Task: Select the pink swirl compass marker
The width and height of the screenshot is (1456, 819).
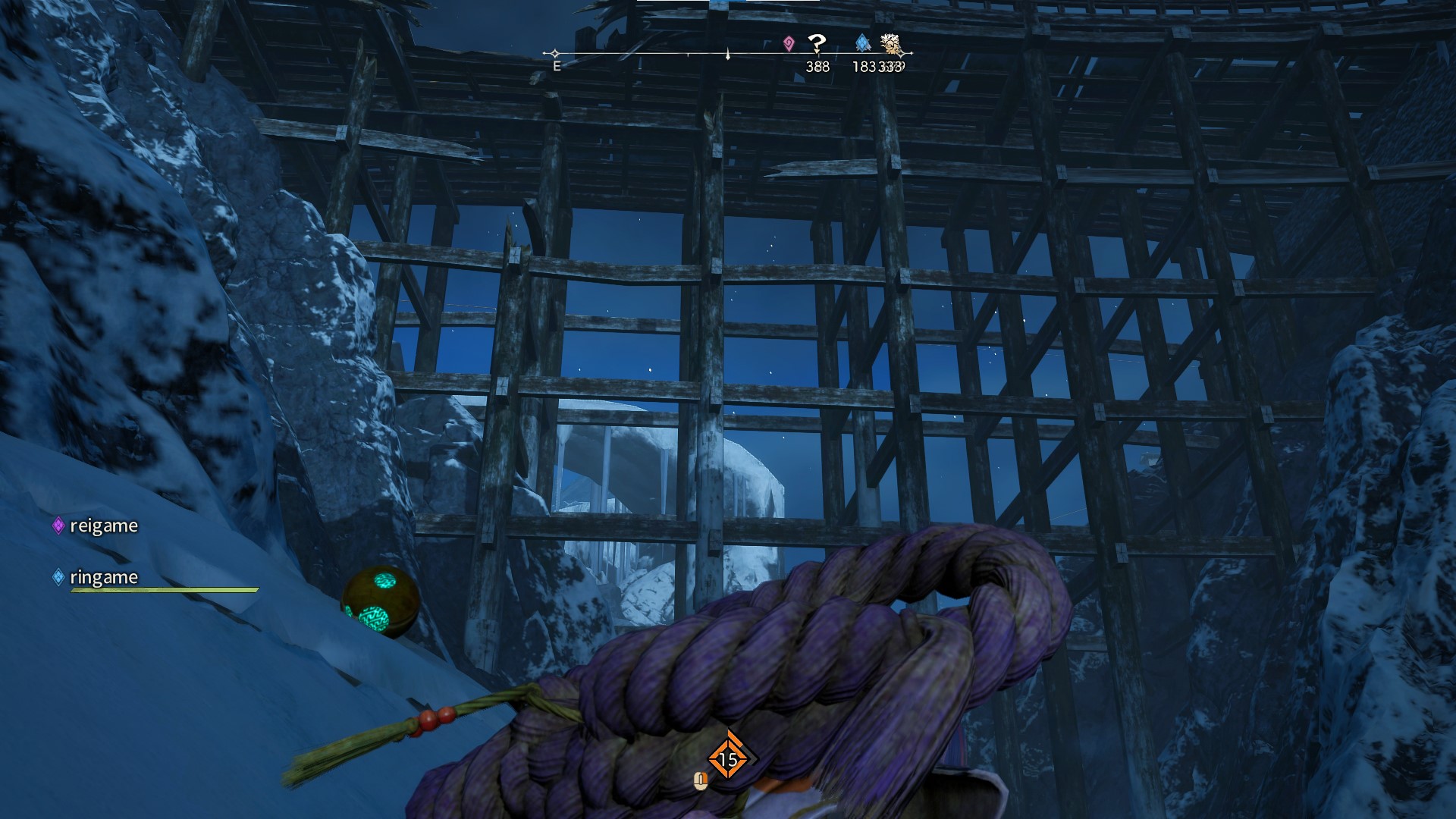Action: point(789,43)
